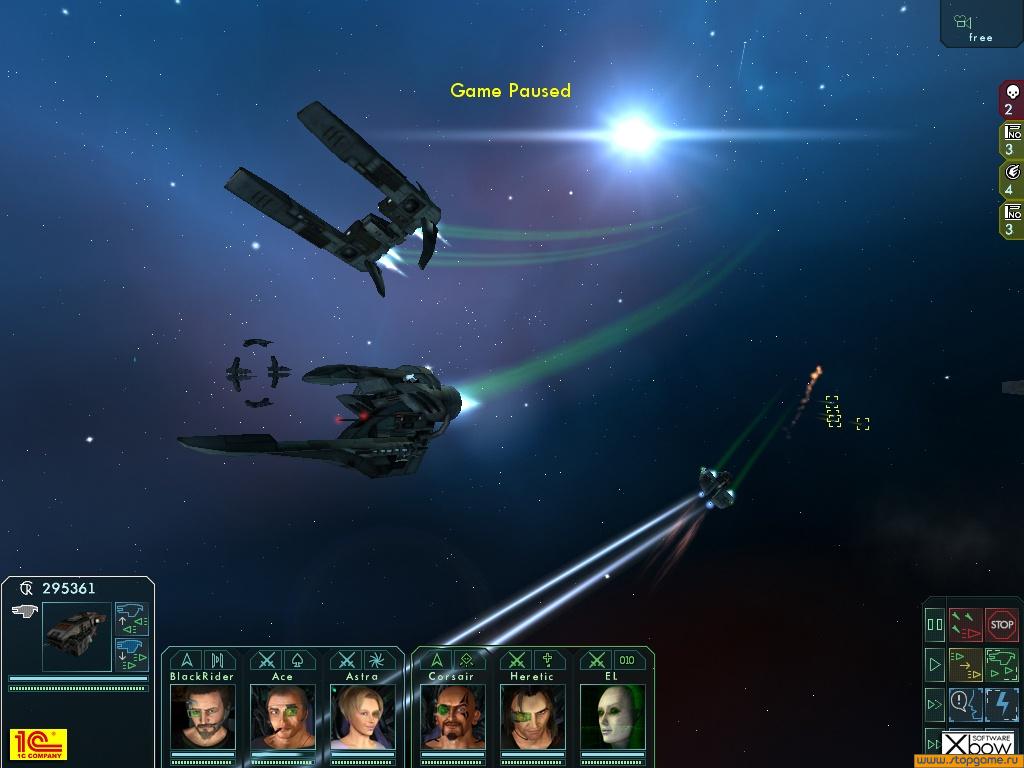Pick Corsair's portrait
Viewport: 1024px width, 768px height.
[x=452, y=716]
